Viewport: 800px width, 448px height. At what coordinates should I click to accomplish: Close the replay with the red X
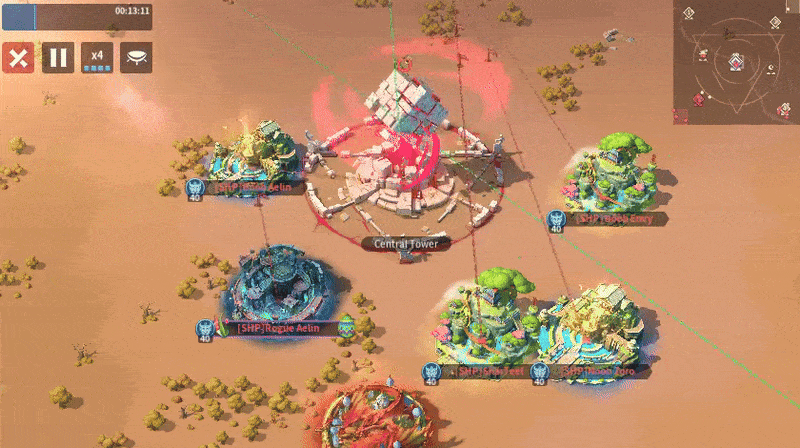17,57
